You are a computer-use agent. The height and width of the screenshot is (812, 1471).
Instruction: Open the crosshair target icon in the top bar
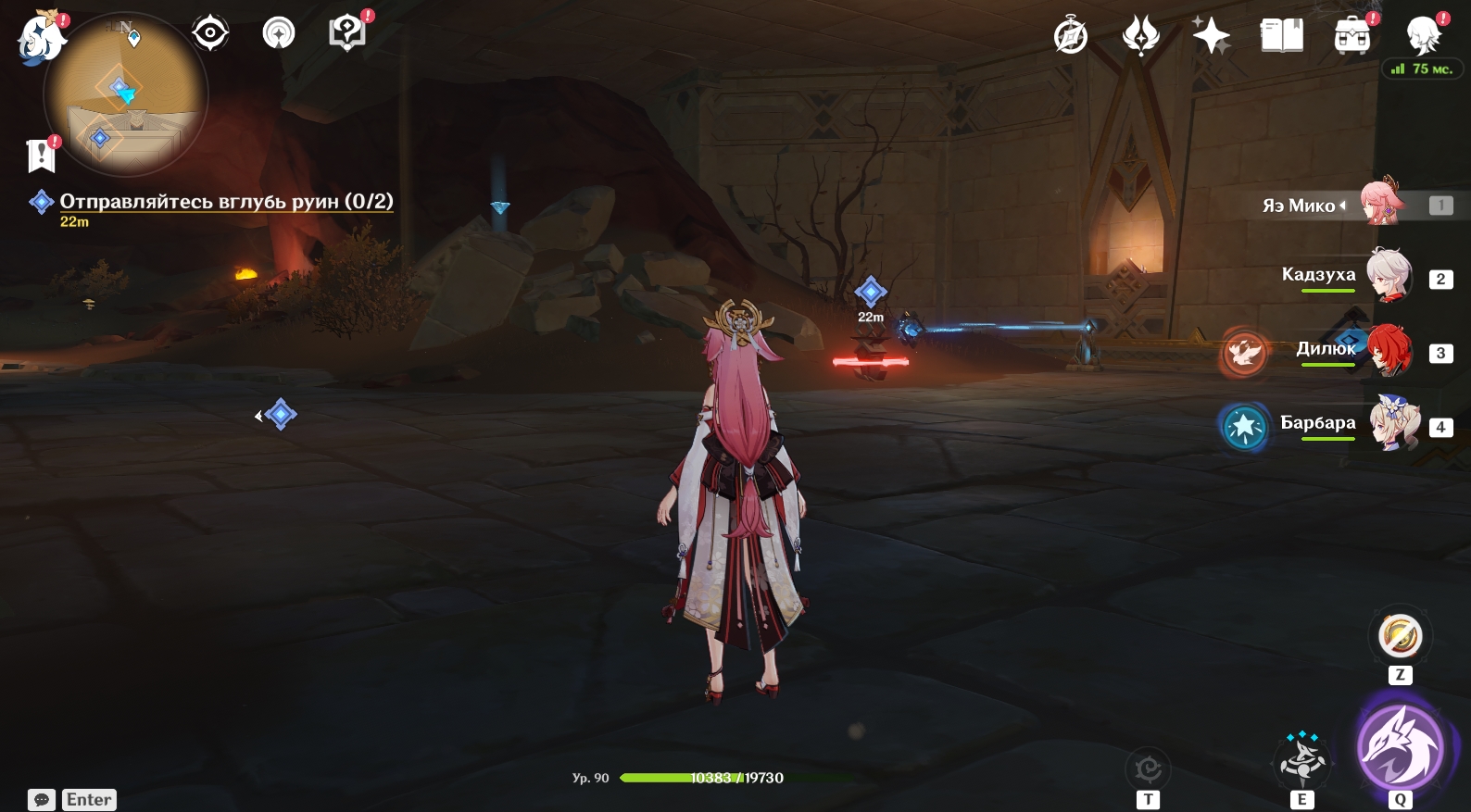(x=210, y=34)
